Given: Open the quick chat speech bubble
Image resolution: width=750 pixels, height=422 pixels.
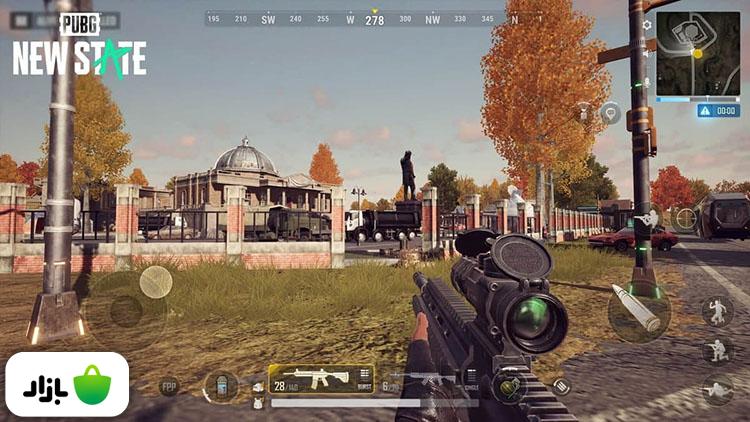Looking at the screenshot, I should (x=609, y=113).
